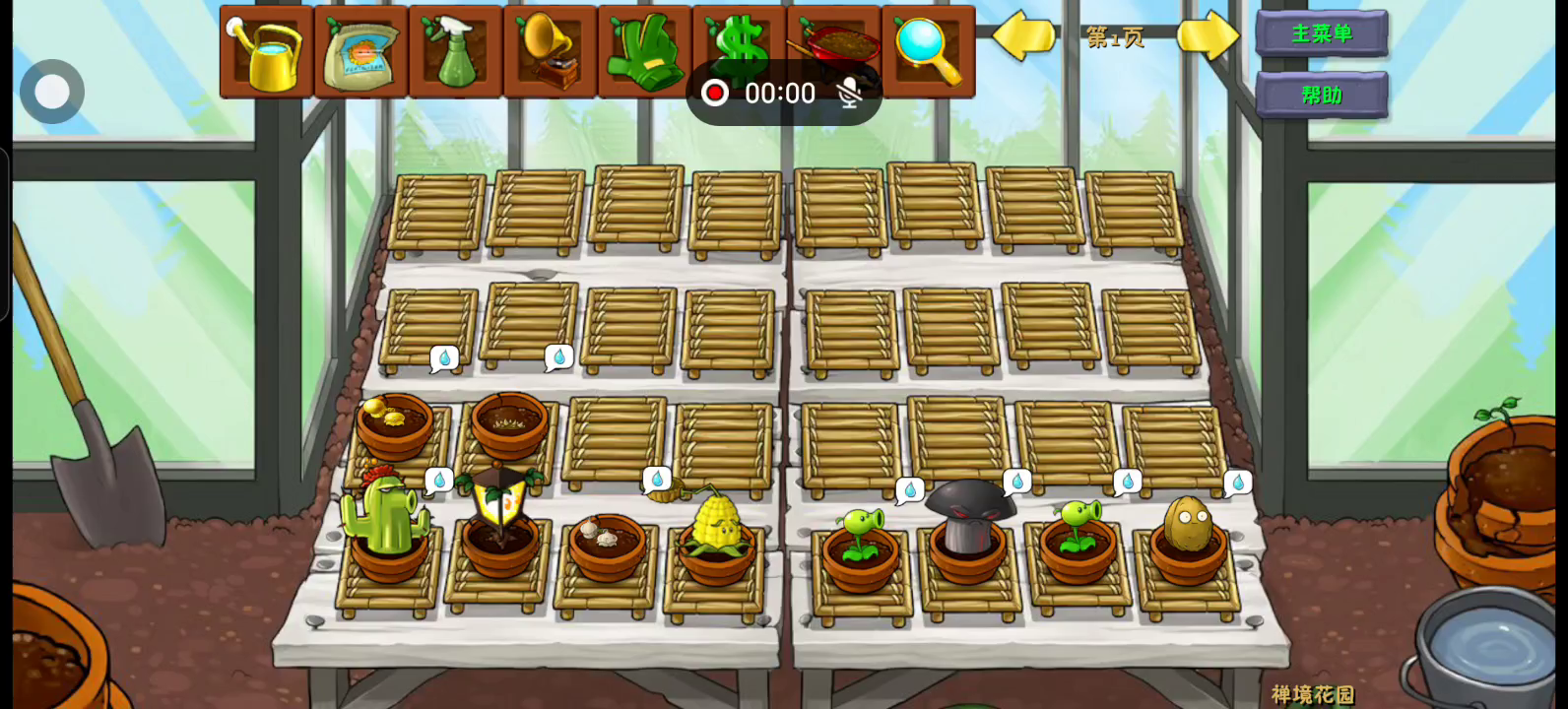This screenshot has width=1568, height=709.
Task: Open the 主菜单 main menu
Action: 1322,33
